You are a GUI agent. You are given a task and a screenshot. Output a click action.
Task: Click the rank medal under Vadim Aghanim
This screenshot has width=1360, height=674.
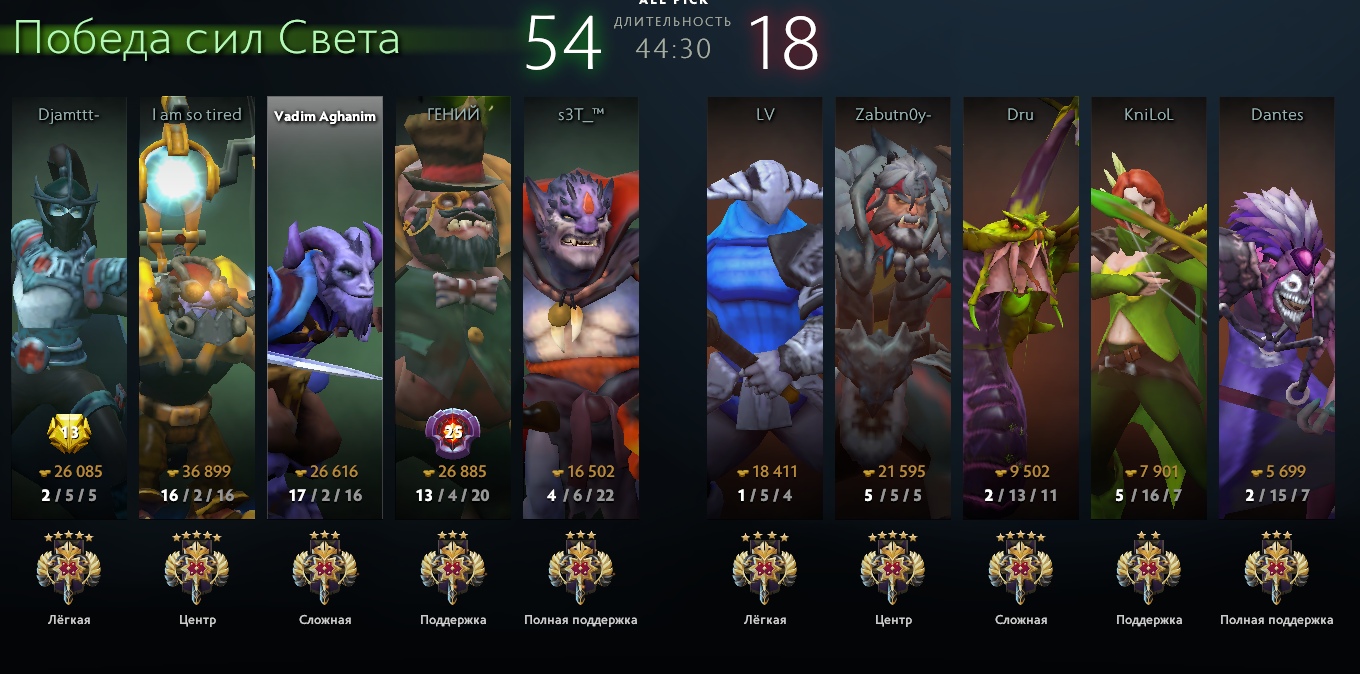point(325,568)
